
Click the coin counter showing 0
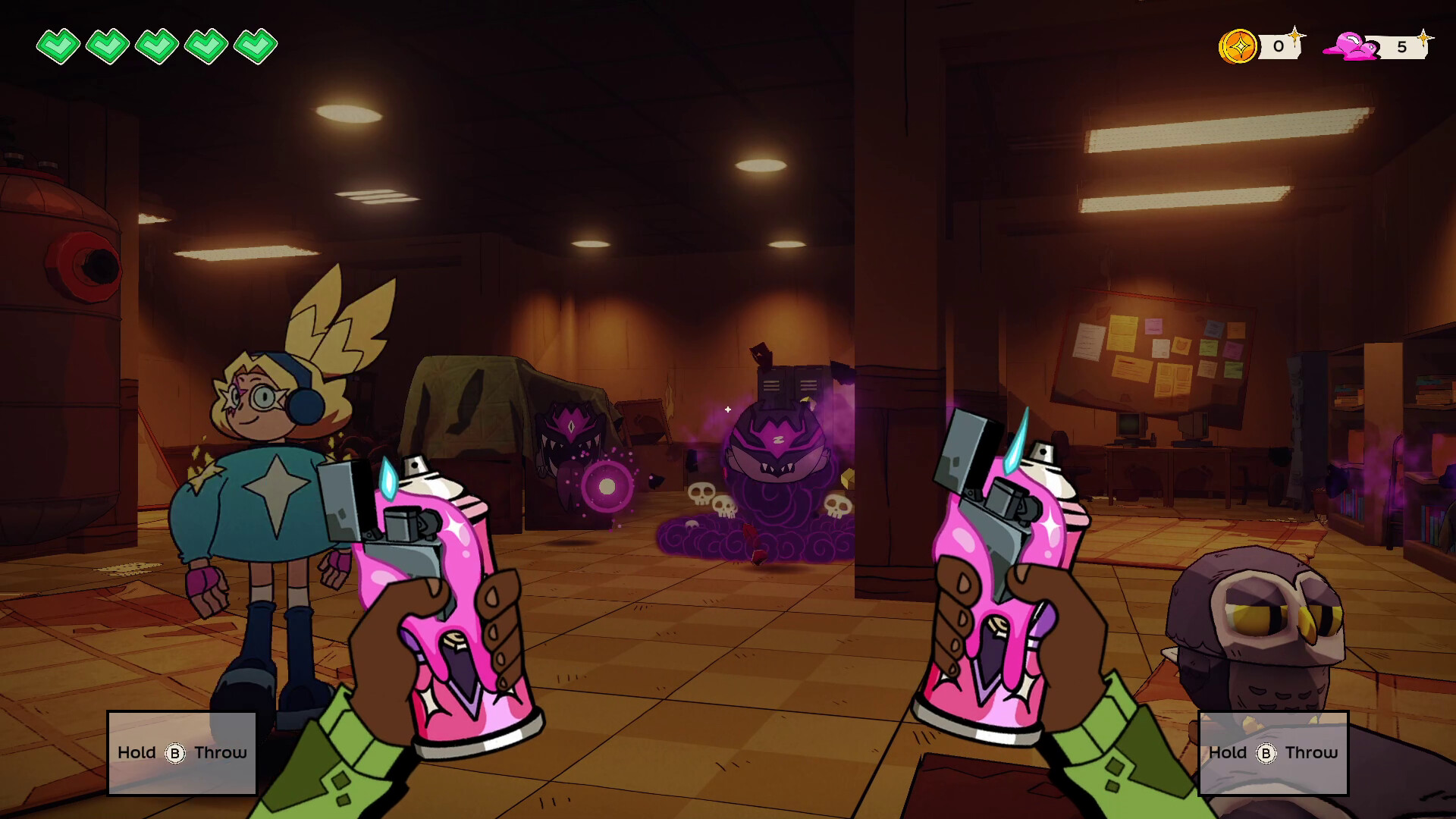point(1279,47)
